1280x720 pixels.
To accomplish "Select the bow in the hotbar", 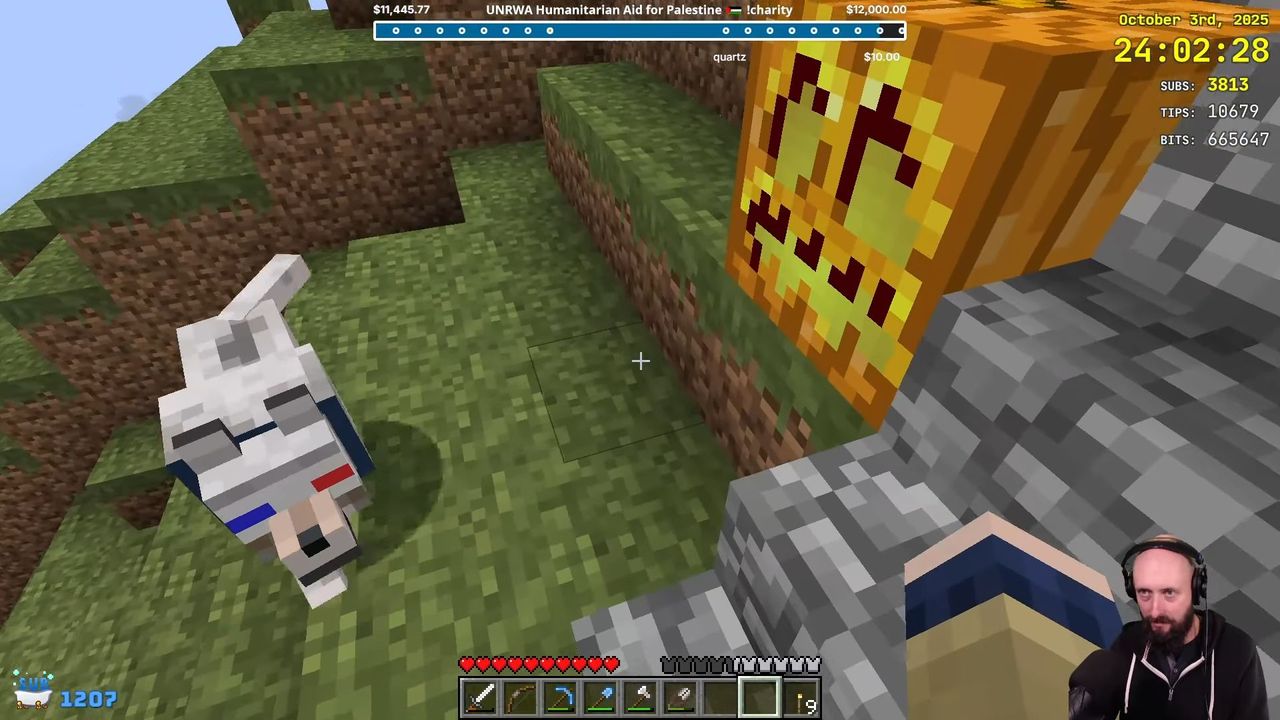I will click(x=520, y=696).
